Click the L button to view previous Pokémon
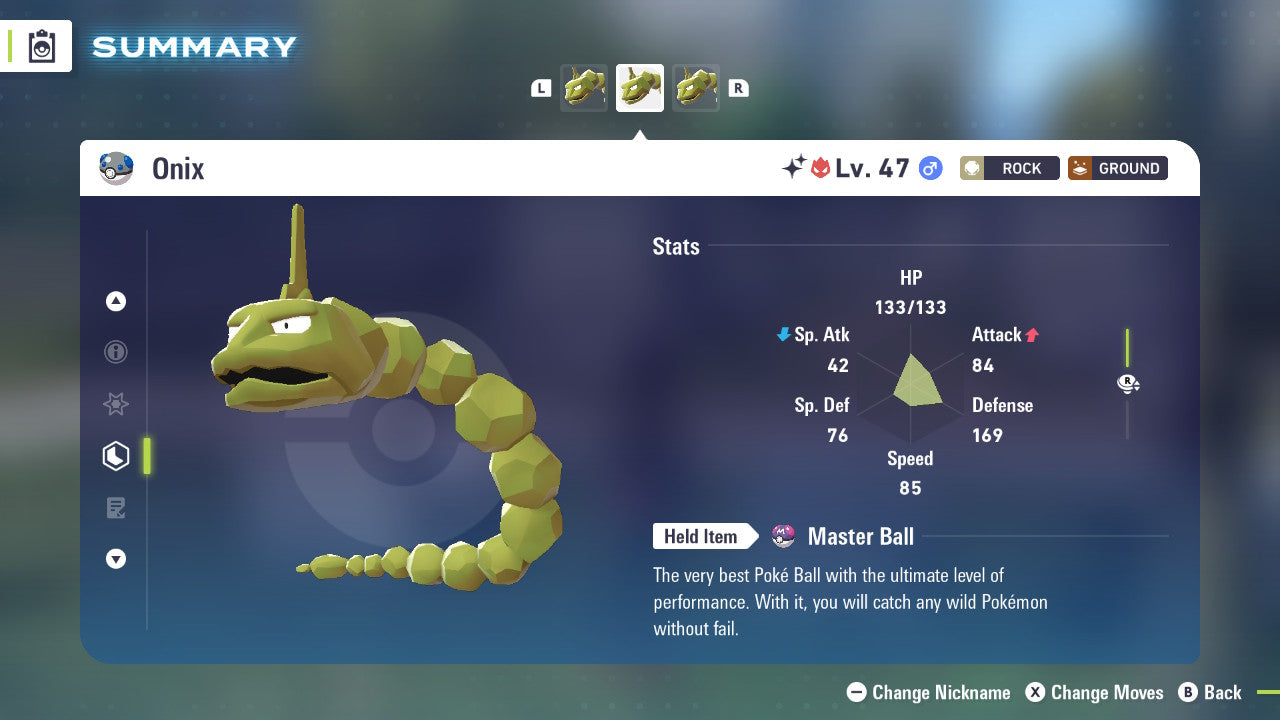The width and height of the screenshot is (1280, 720). coord(541,88)
